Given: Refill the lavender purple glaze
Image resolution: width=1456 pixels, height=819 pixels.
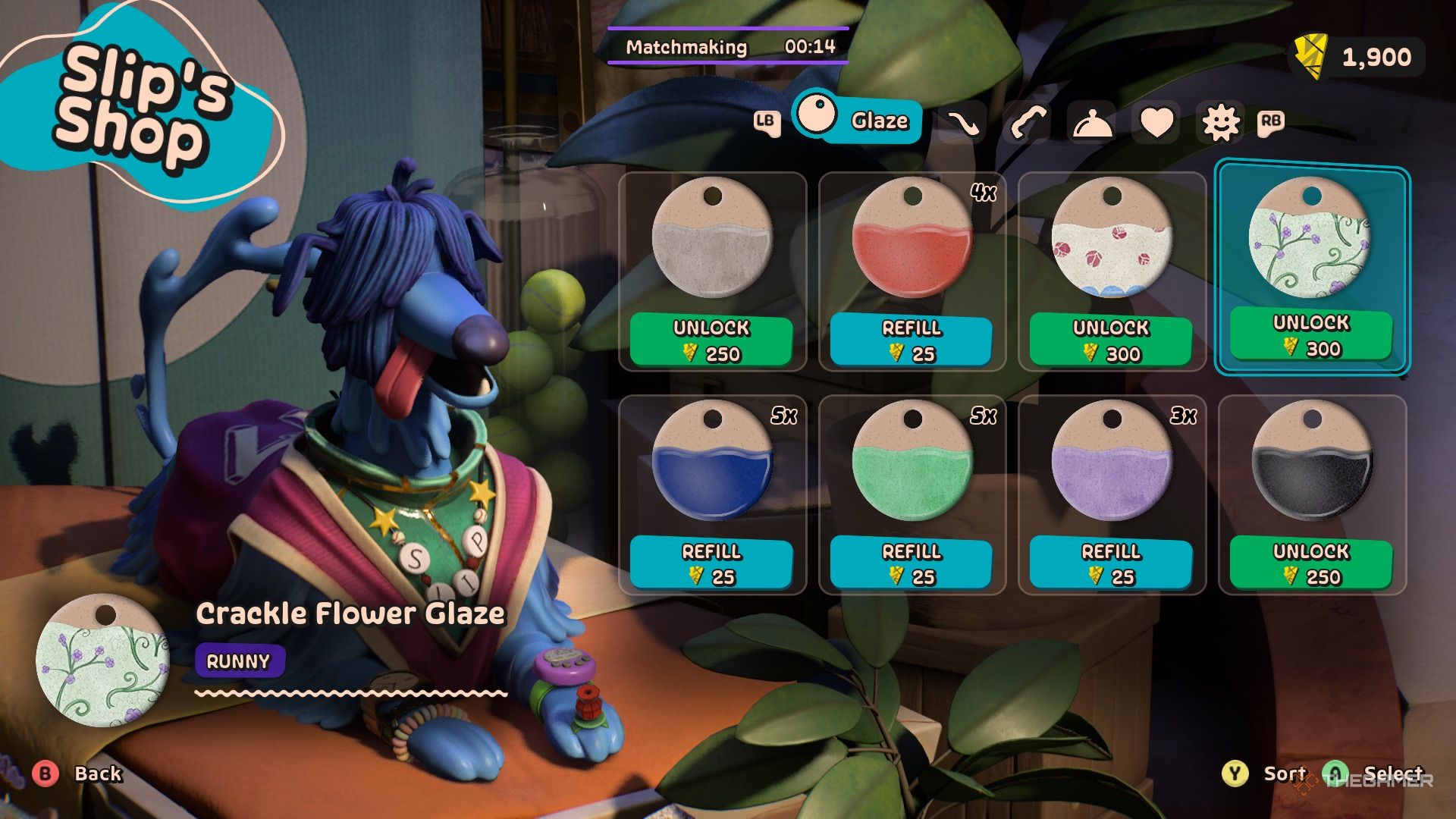Looking at the screenshot, I should [1111, 563].
